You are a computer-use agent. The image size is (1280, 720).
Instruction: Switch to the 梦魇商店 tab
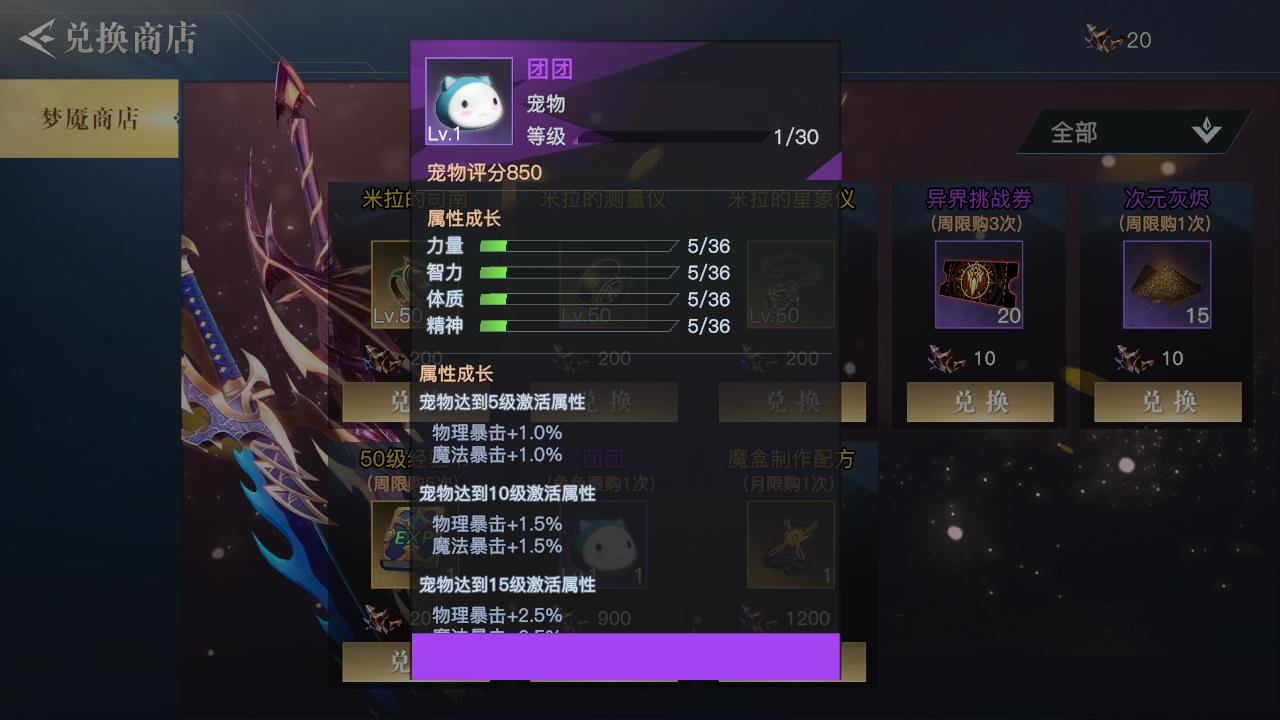point(90,117)
